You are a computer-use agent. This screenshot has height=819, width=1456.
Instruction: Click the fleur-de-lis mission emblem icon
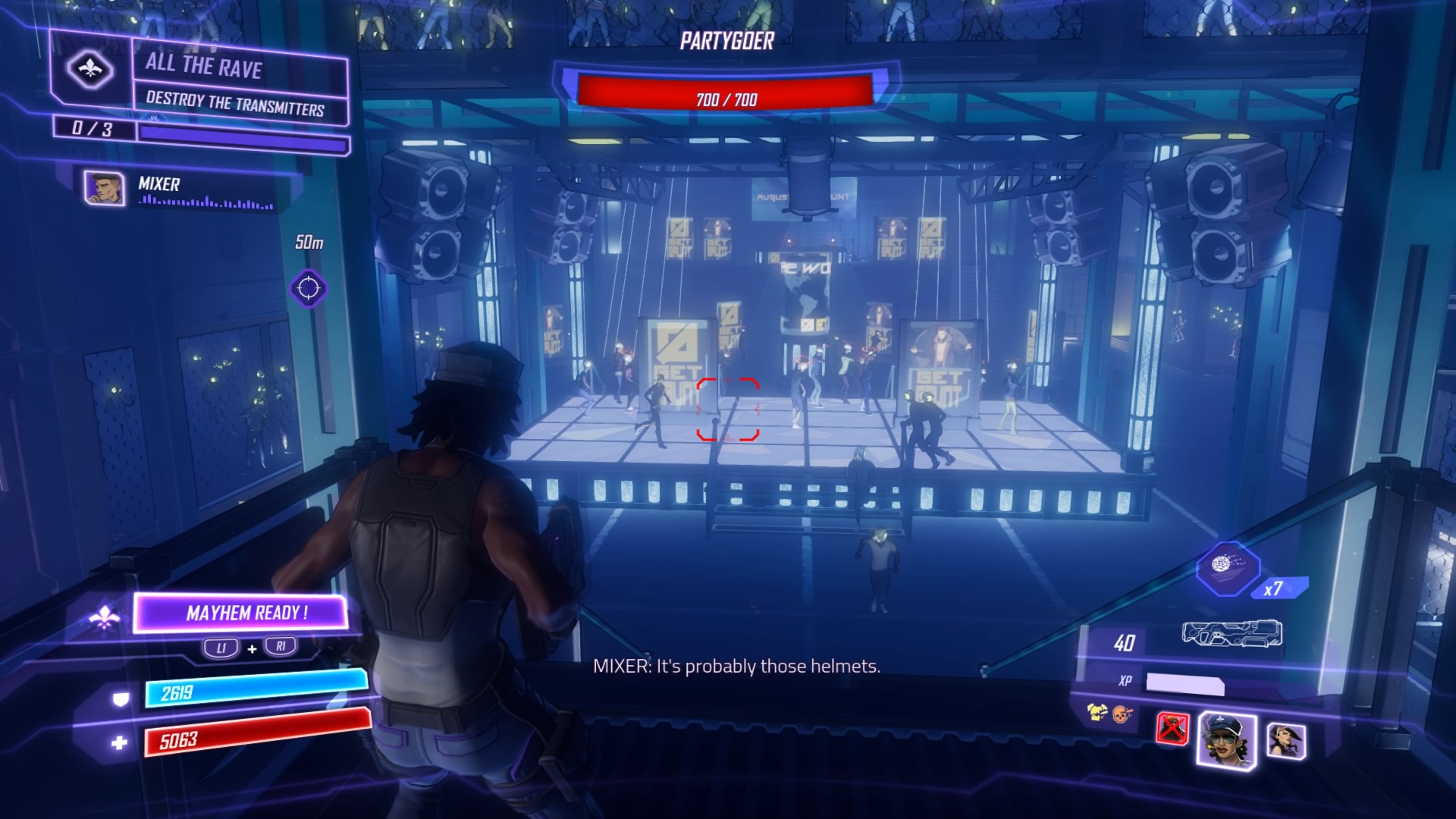tap(90, 71)
